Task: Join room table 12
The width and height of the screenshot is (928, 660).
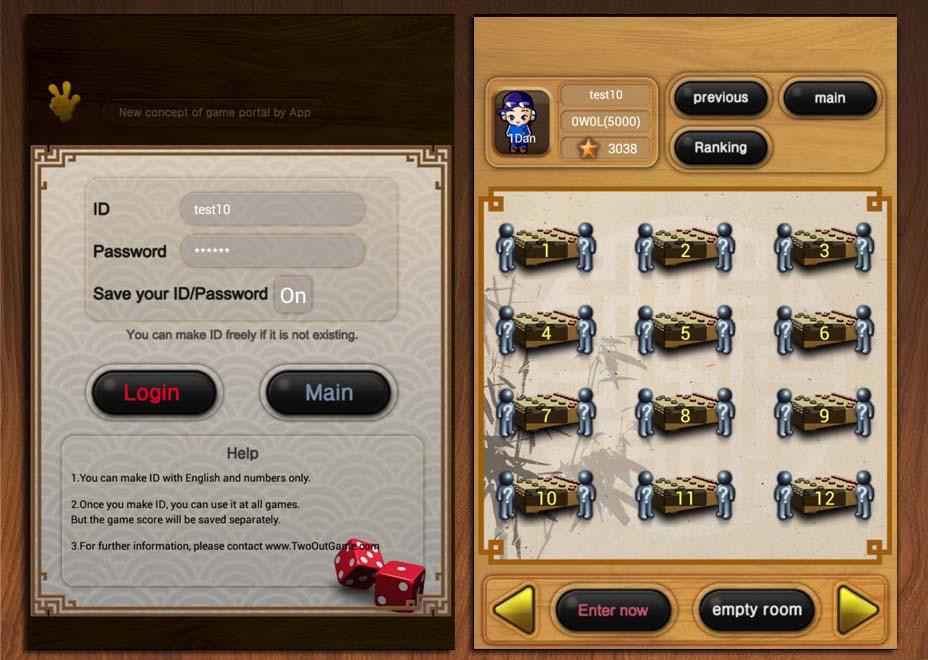Action: pos(824,496)
